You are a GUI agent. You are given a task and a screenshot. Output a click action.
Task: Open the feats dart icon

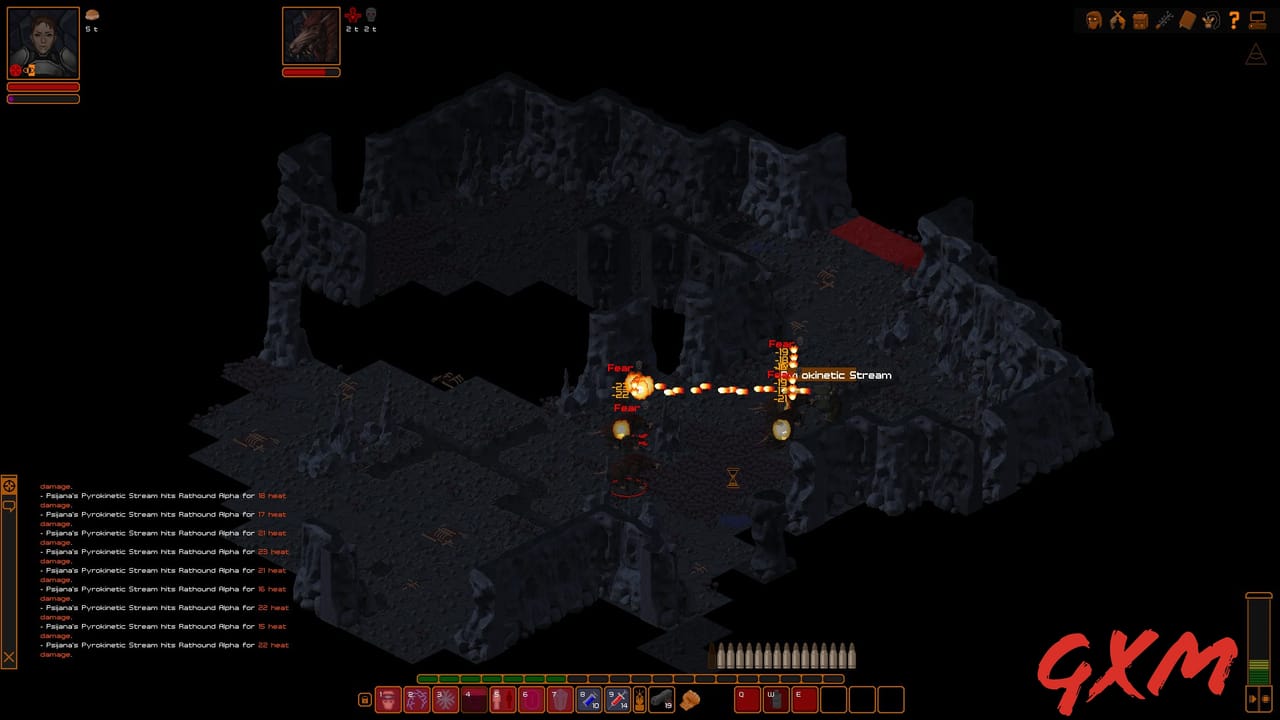(1163, 18)
